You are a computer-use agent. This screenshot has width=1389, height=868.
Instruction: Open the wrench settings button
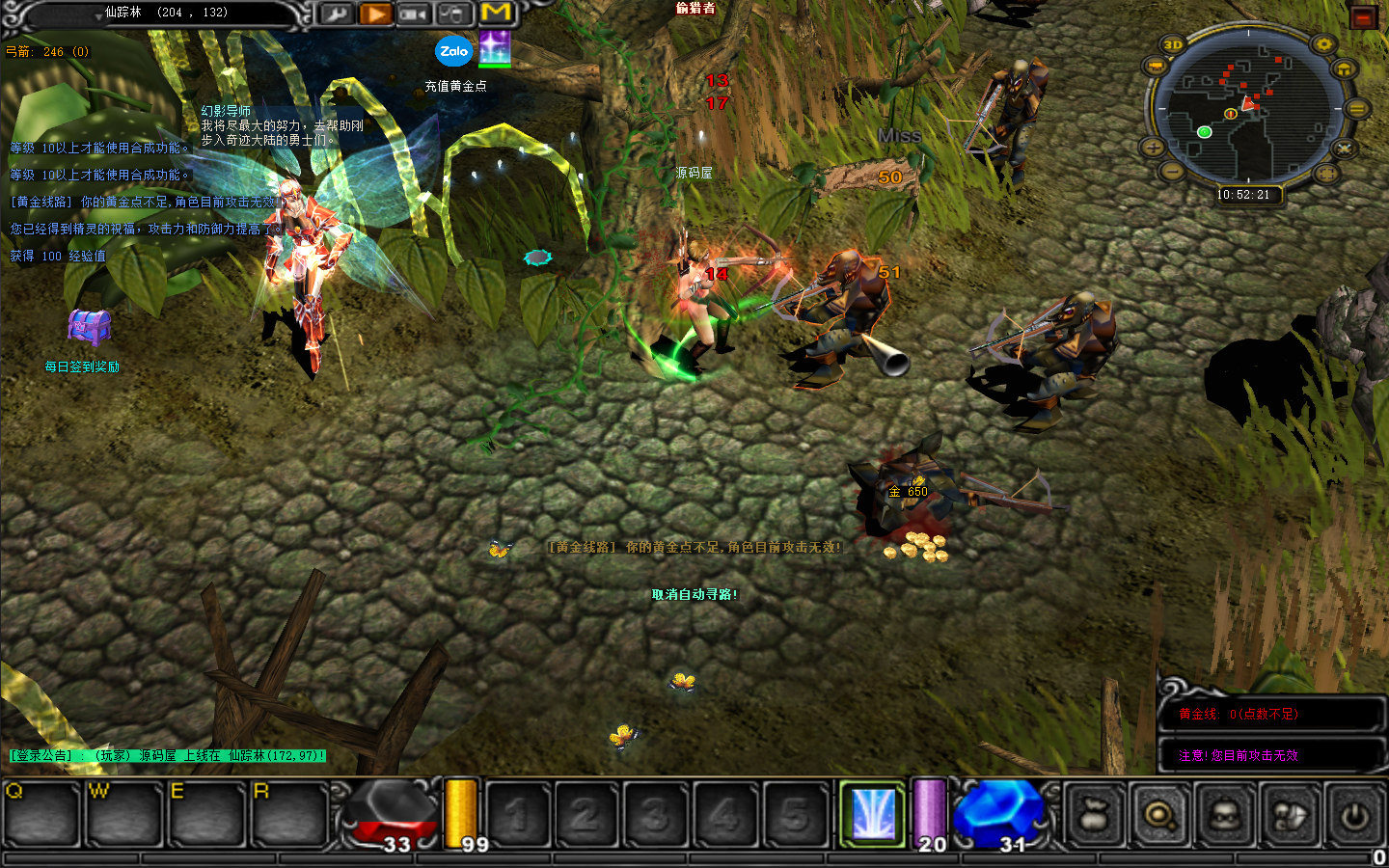pos(336,14)
